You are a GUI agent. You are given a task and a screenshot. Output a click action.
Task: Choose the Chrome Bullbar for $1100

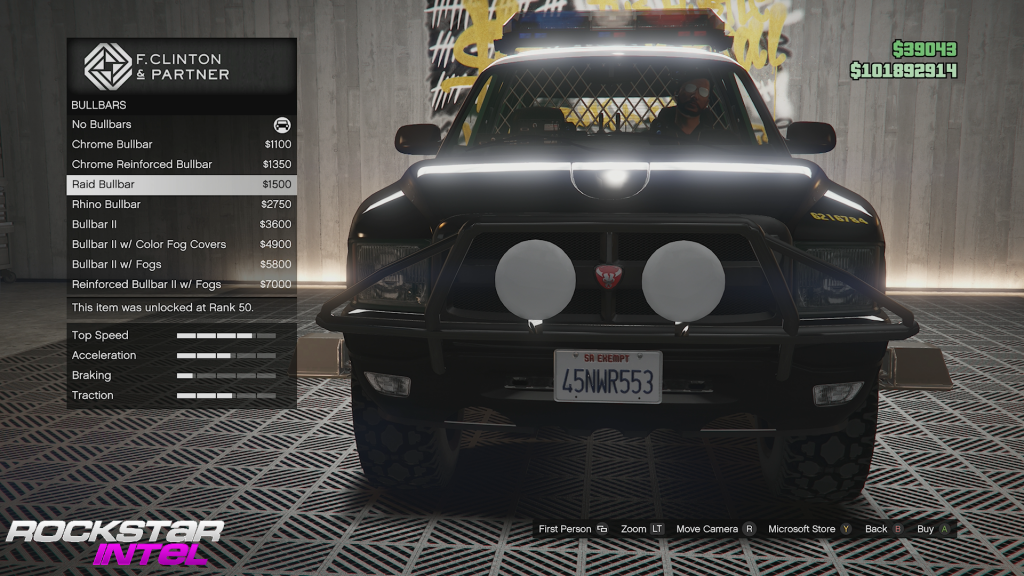point(181,145)
